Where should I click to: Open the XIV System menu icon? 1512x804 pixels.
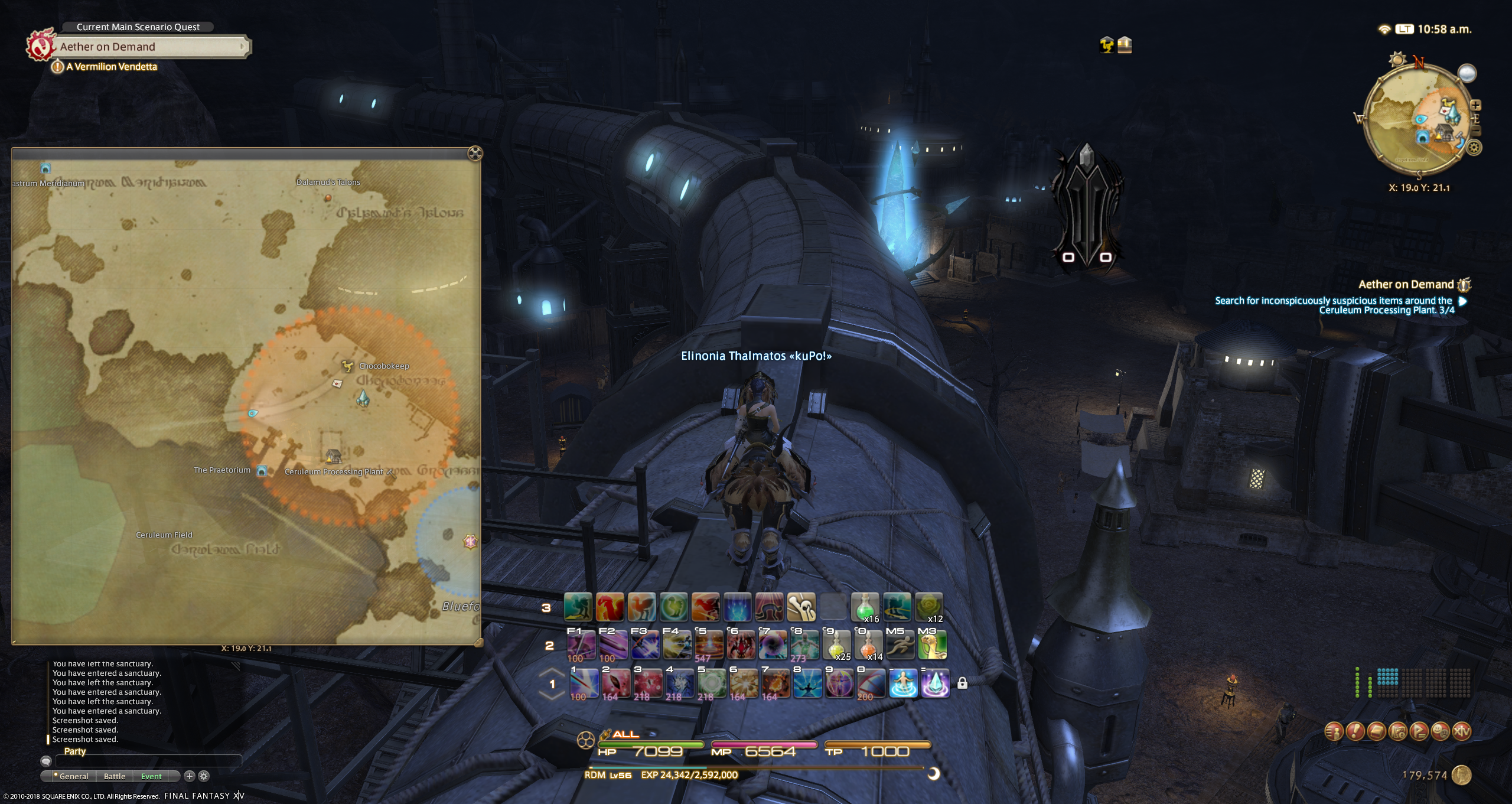(x=1461, y=731)
